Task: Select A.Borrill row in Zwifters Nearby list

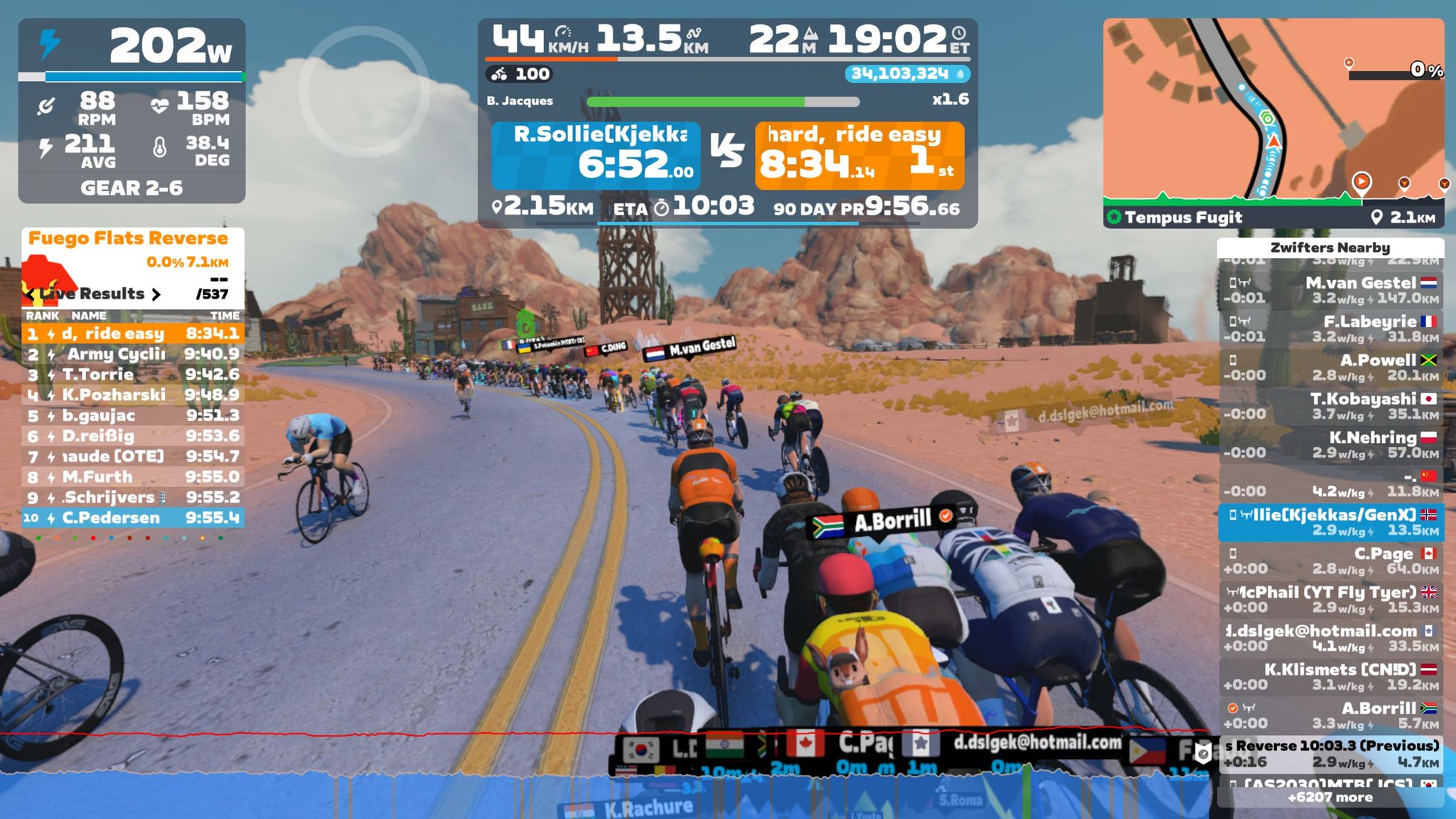Action: point(1329,715)
